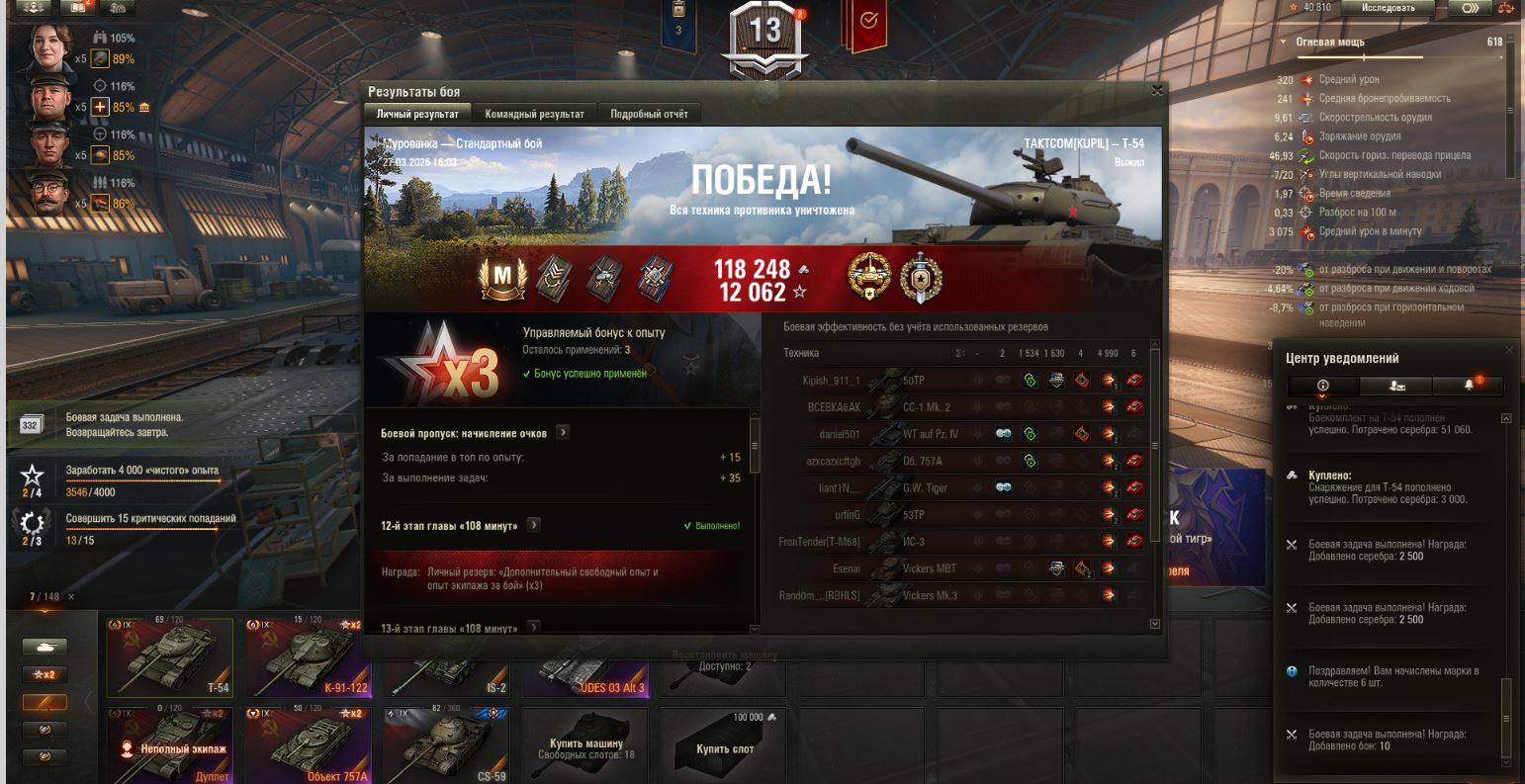Screen dimensions: 1525x784
Task: Click the Mastery badge M medal
Action: pos(502,280)
